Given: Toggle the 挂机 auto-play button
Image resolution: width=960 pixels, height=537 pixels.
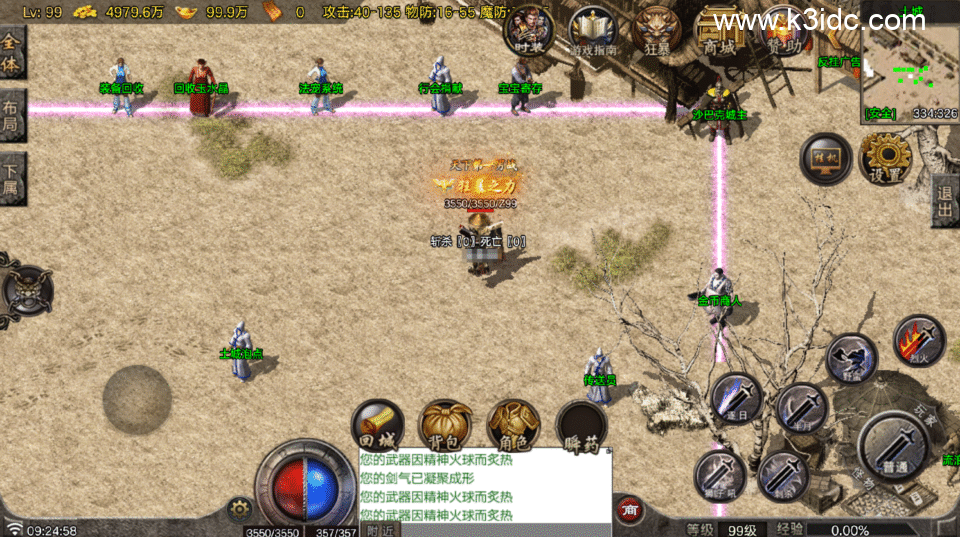Looking at the screenshot, I should click(x=825, y=159).
